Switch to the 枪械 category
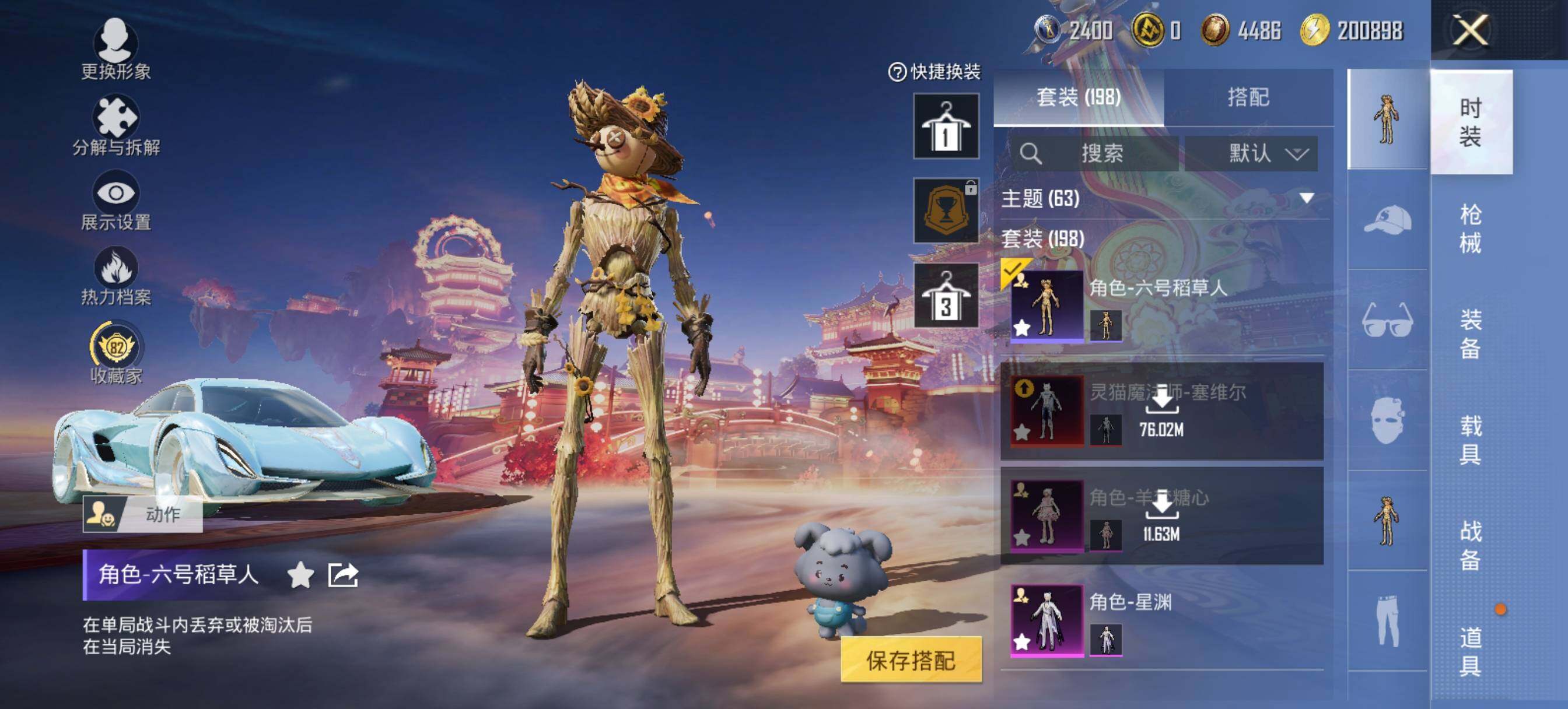1568x709 pixels. pos(1469,228)
